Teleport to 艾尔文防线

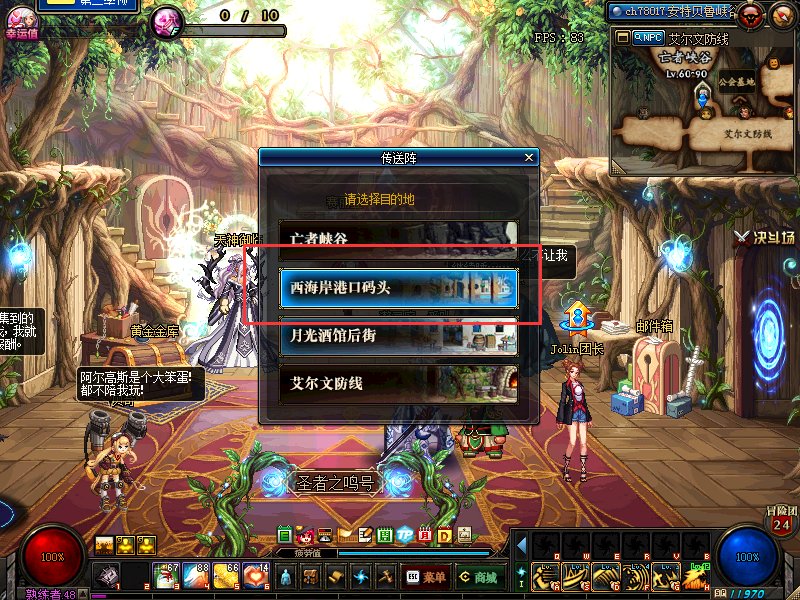[x=398, y=383]
